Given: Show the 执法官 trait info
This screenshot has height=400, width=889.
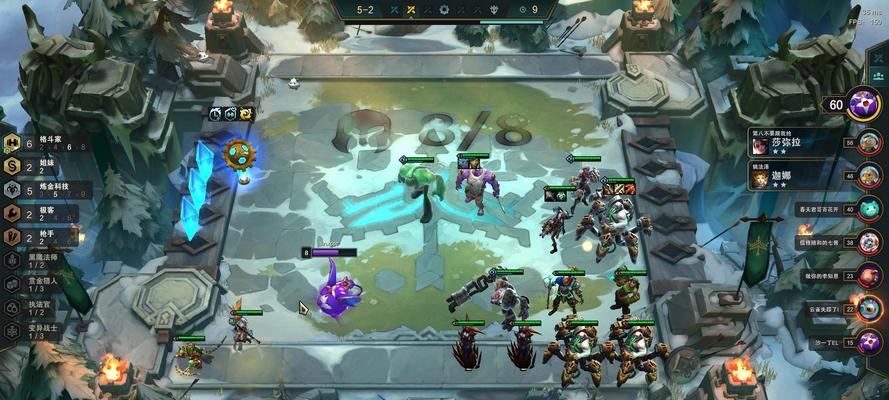Looking at the screenshot, I should [42, 307].
